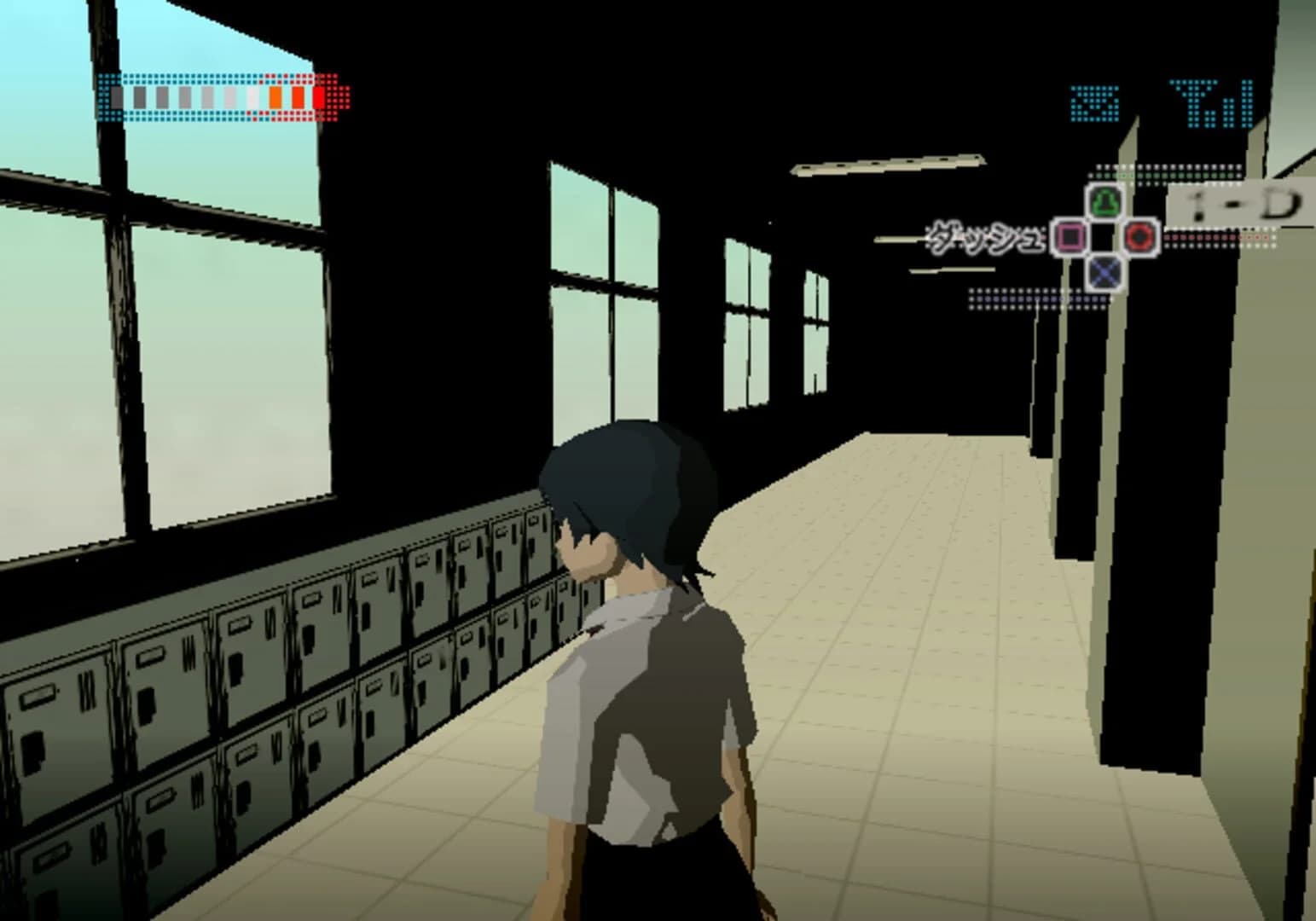
Task: Select the green Triangle button icon
Action: [x=1103, y=199]
